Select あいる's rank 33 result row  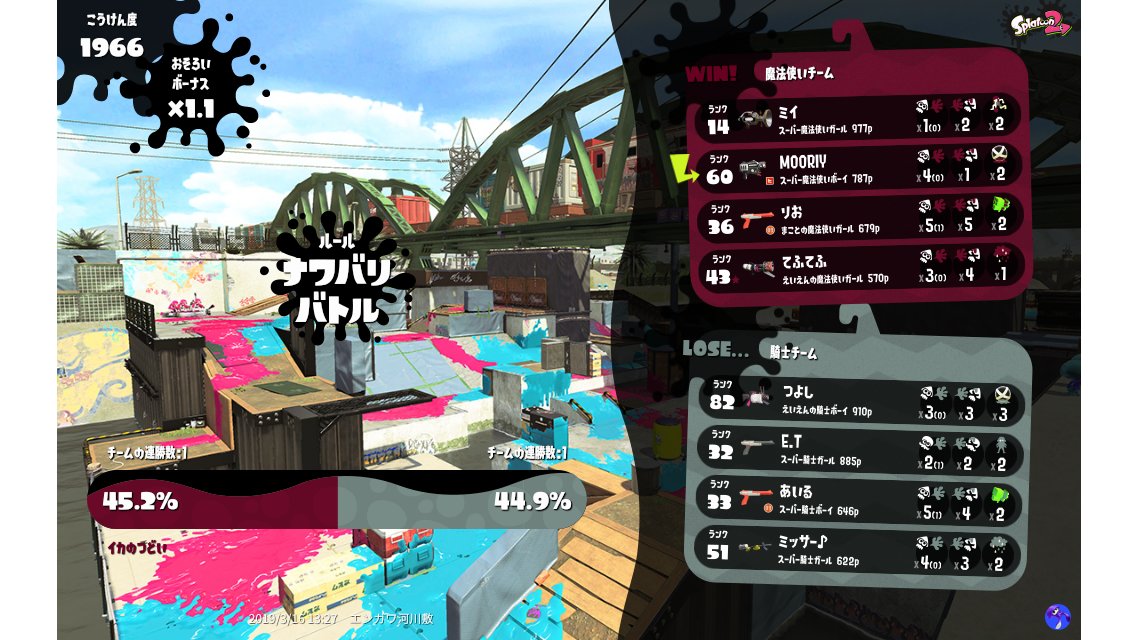[x=860, y=501]
